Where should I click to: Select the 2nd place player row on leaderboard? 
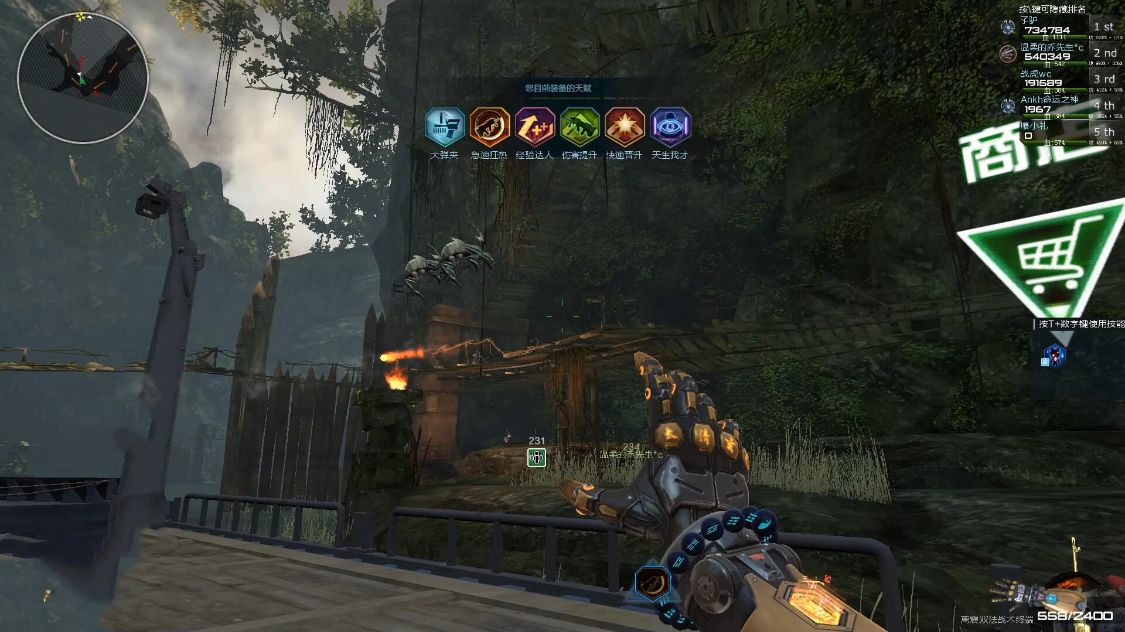[1058, 53]
